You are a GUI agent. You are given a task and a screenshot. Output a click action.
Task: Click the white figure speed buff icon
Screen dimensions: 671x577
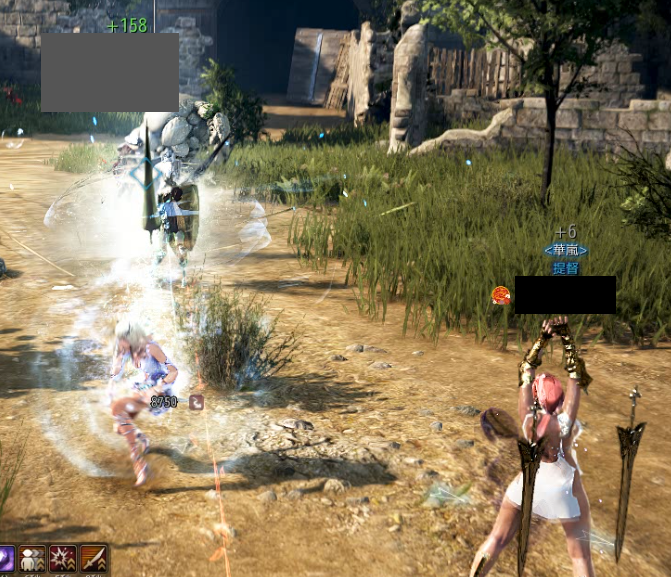[x=33, y=559]
